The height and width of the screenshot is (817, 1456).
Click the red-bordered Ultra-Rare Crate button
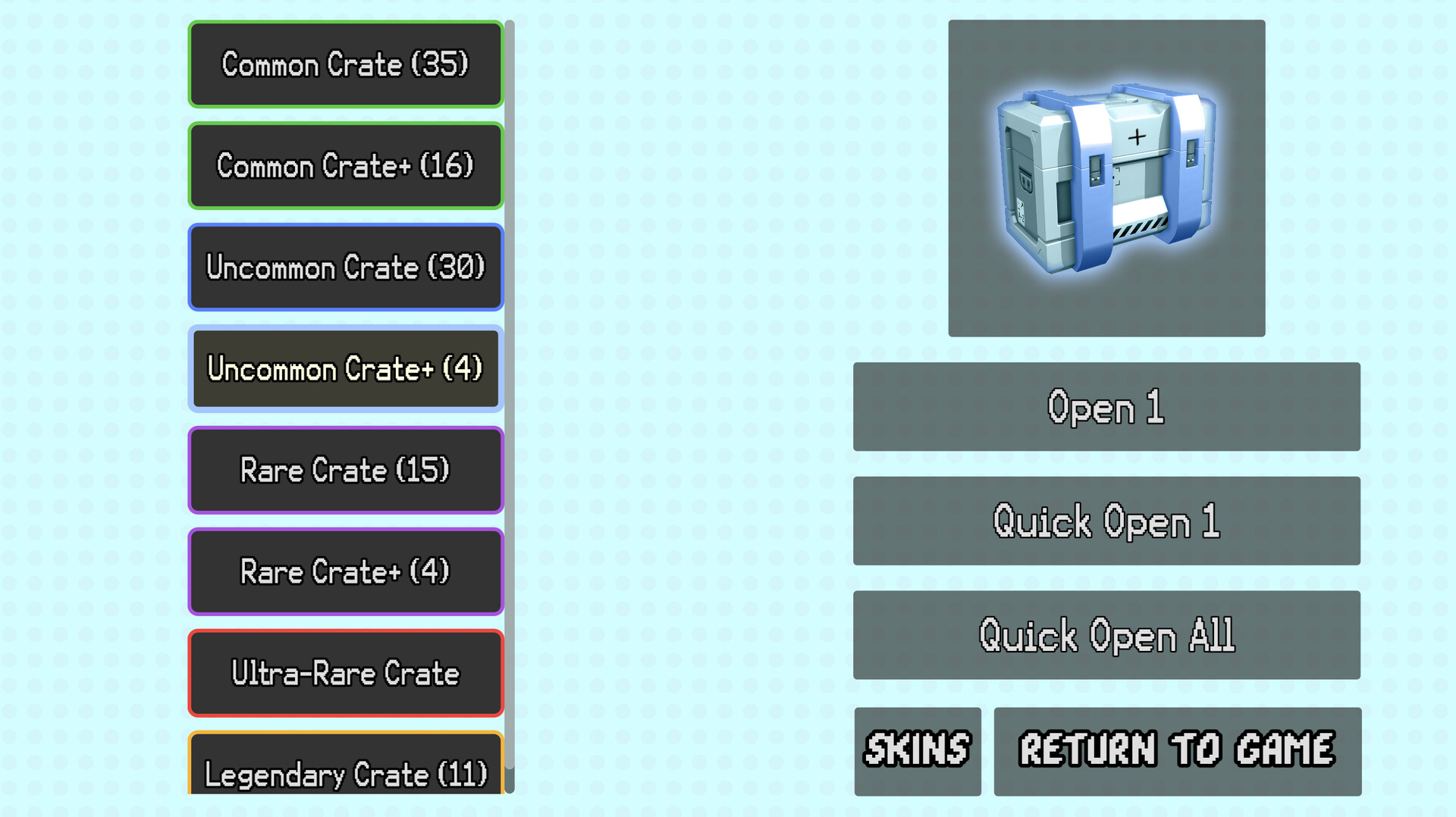(x=345, y=673)
